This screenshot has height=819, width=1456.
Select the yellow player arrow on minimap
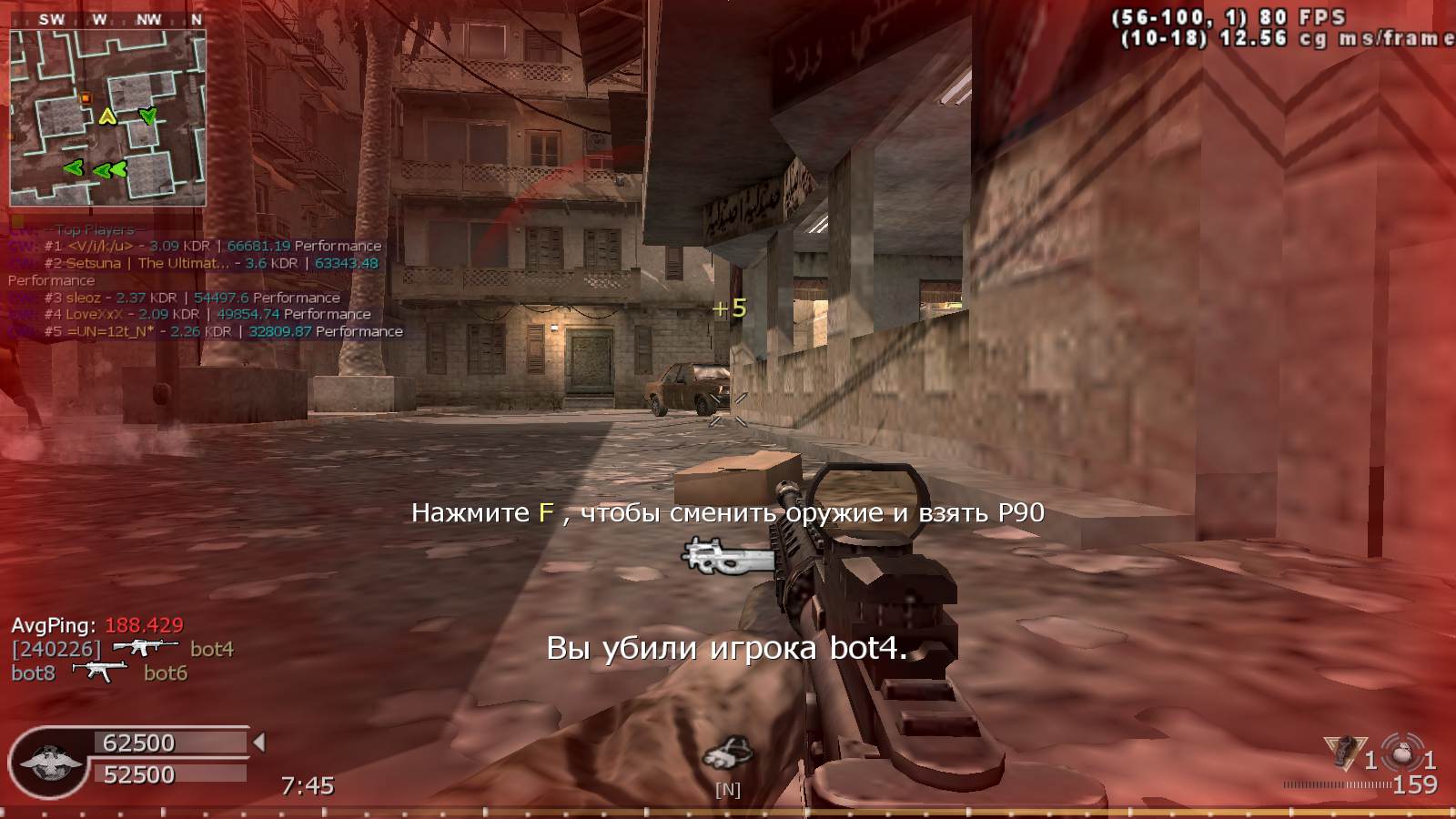(x=107, y=116)
